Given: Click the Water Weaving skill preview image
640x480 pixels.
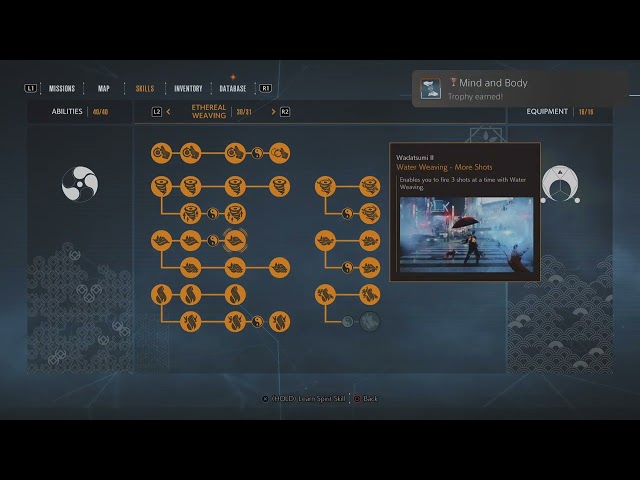Looking at the screenshot, I should click(464, 234).
